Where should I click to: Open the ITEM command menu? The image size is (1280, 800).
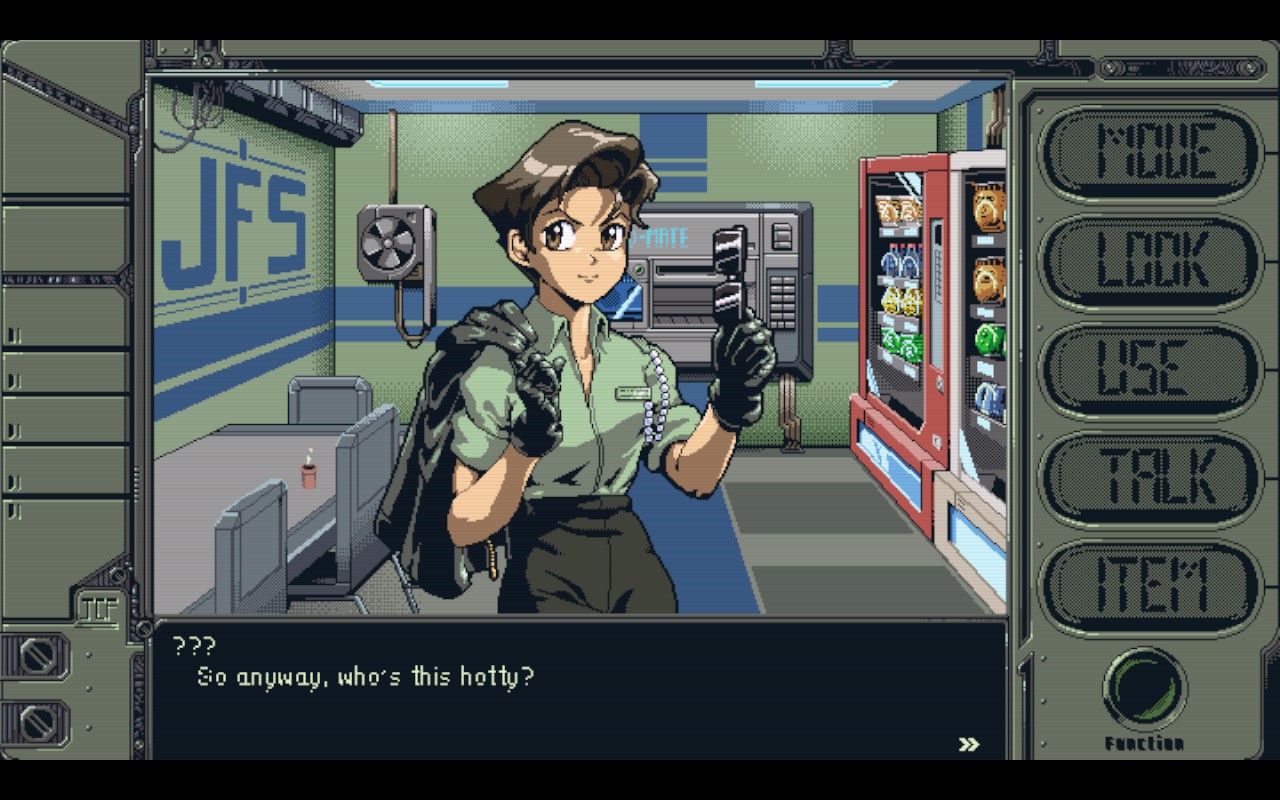point(1150,586)
